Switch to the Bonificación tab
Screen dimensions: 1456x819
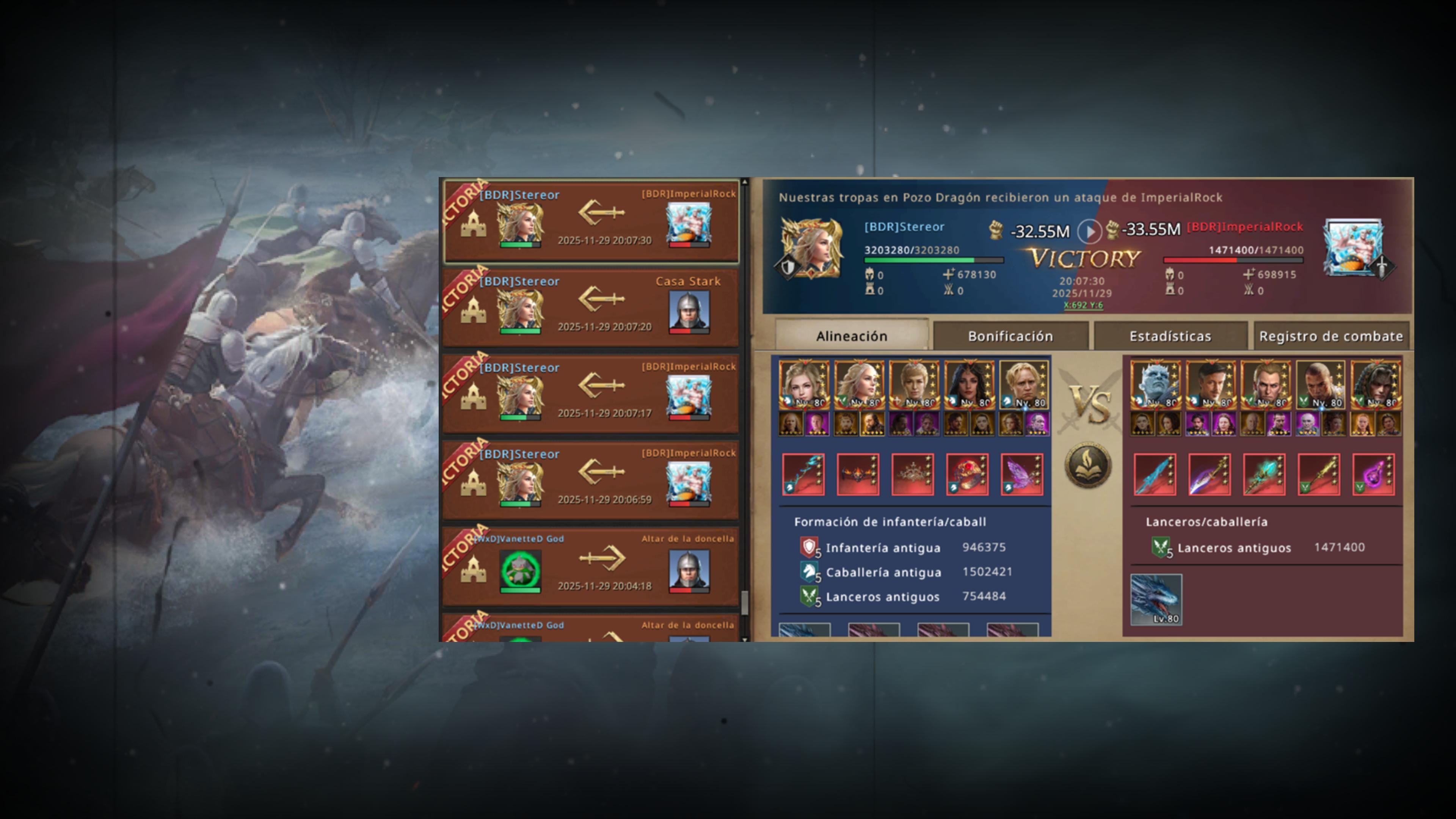click(x=1010, y=336)
